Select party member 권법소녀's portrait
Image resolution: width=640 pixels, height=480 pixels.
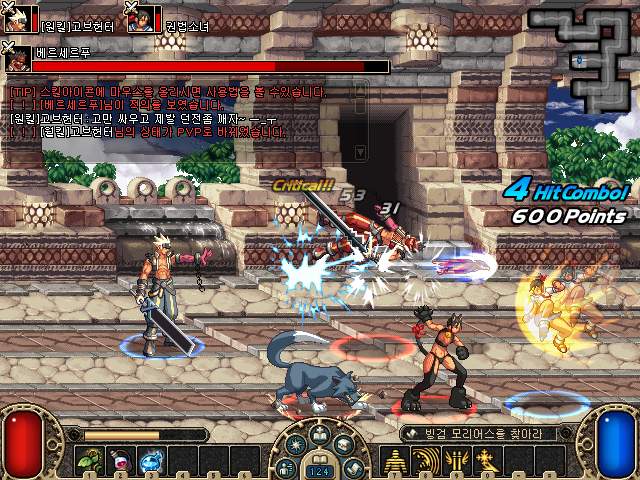[142, 19]
